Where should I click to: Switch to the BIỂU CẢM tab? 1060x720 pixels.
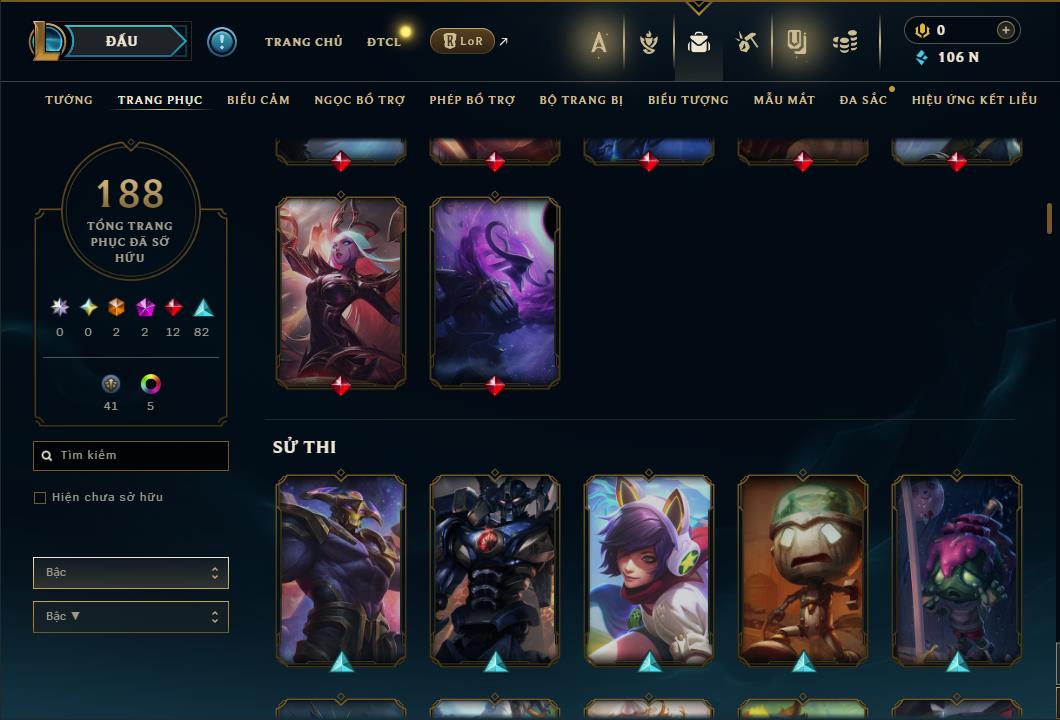(258, 100)
